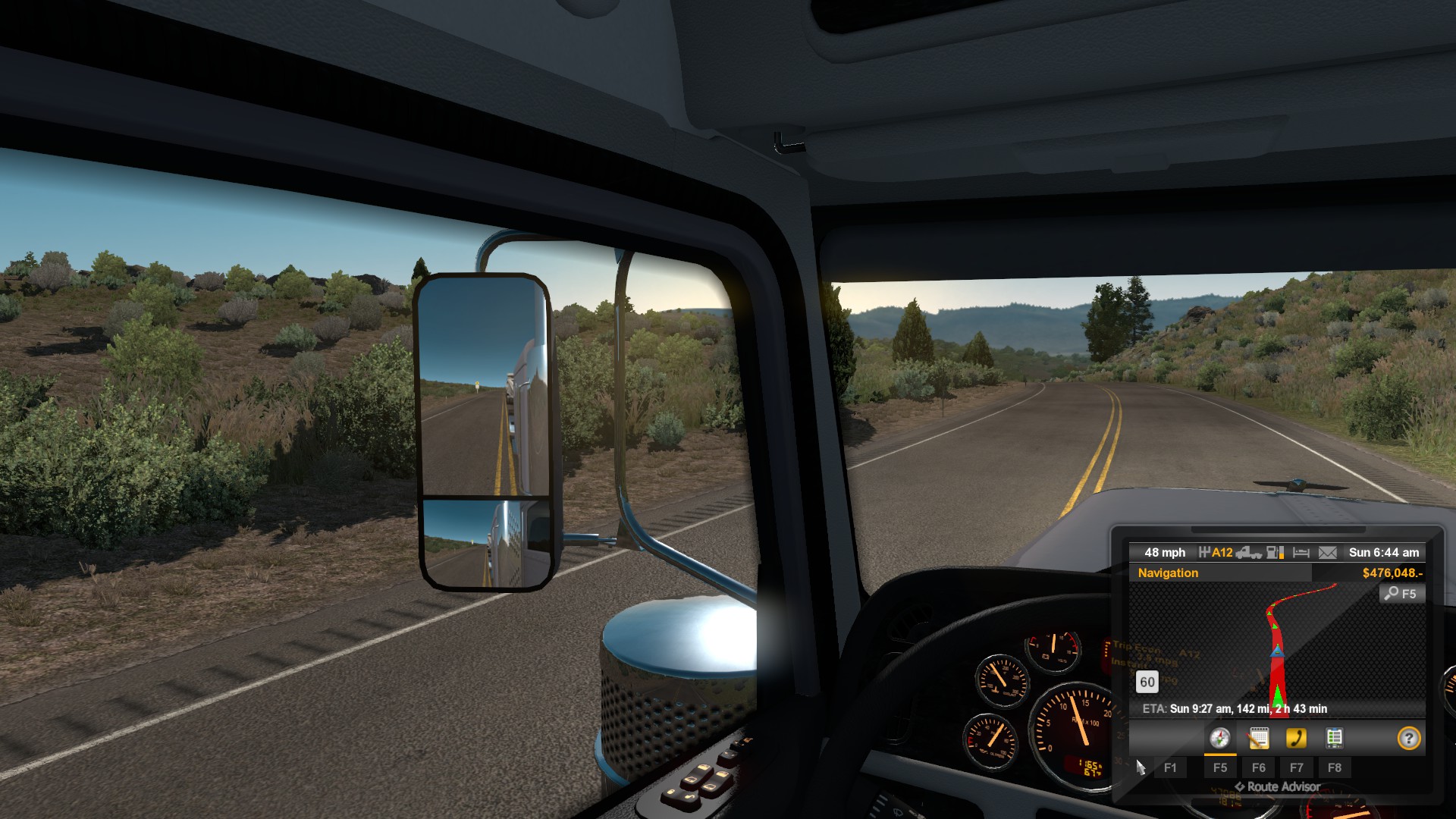Open the envelope mail icon
The height and width of the screenshot is (819, 1456).
(x=1327, y=553)
